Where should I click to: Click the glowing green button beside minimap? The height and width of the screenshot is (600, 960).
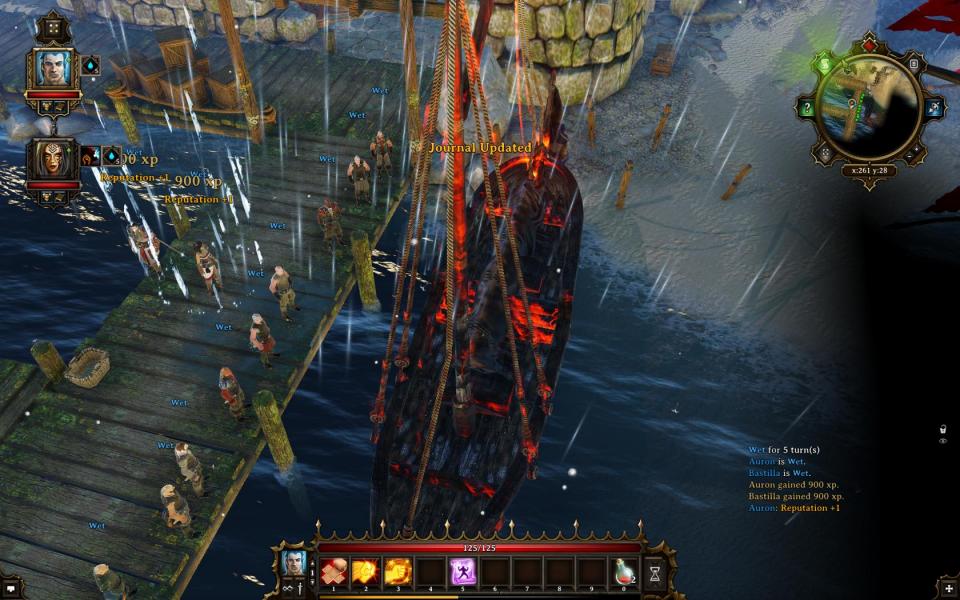tap(826, 65)
